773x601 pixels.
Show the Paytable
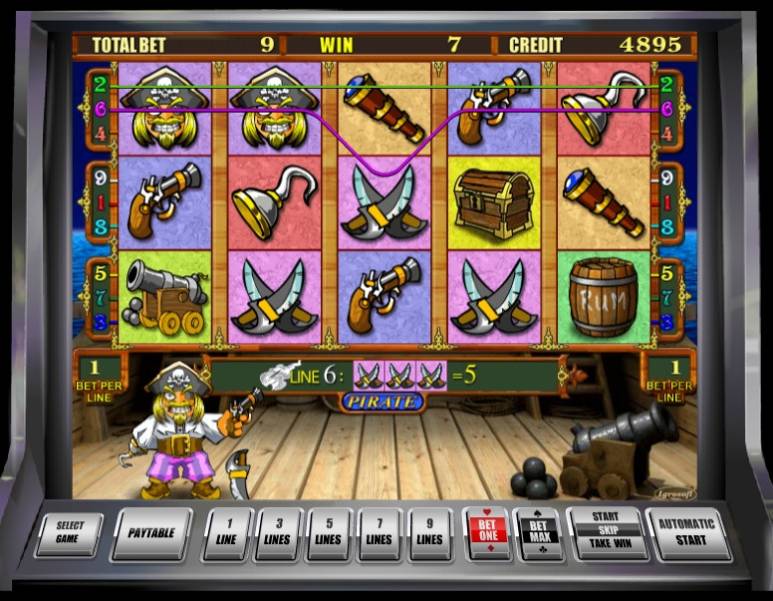152,532
